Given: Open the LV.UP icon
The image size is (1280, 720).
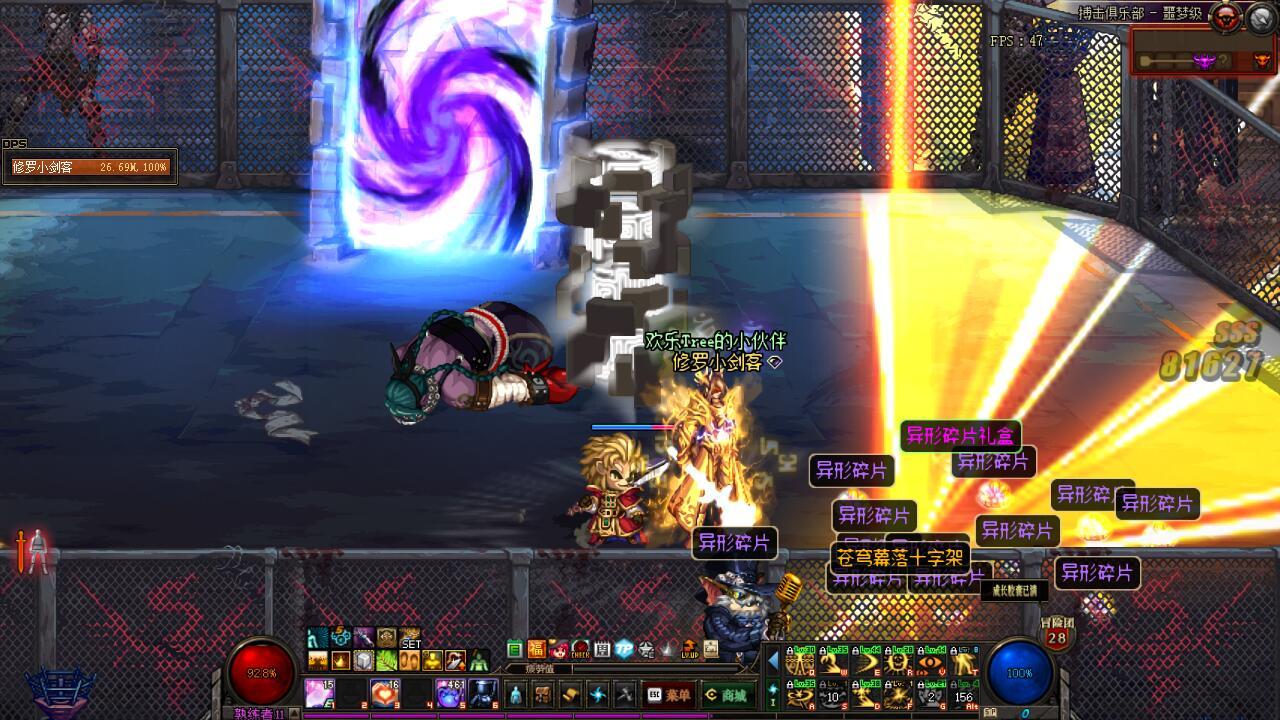Looking at the screenshot, I should (689, 649).
